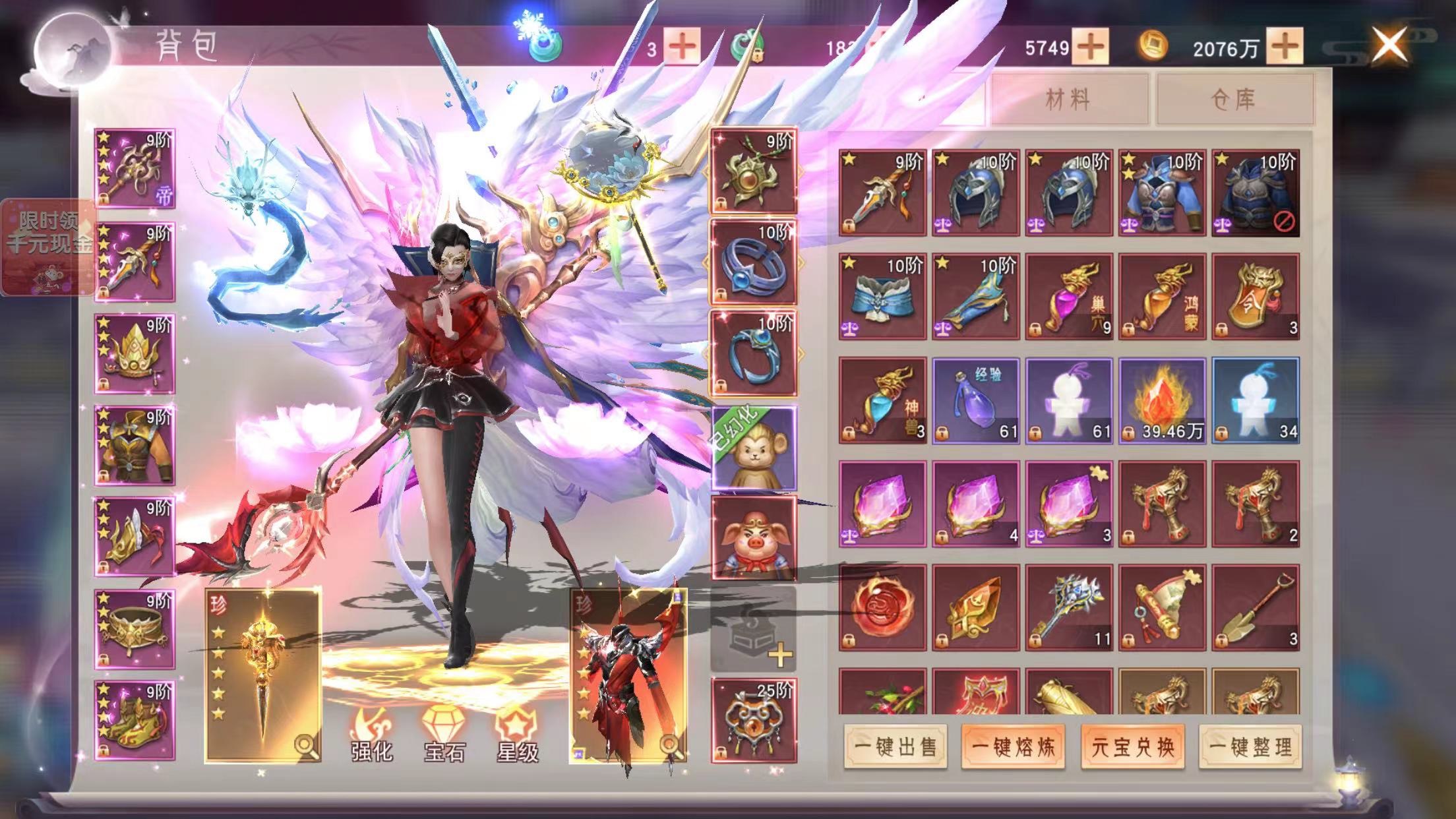Open the 仓库 warehouse tab
Viewport: 1456px width, 819px height.
[1233, 100]
